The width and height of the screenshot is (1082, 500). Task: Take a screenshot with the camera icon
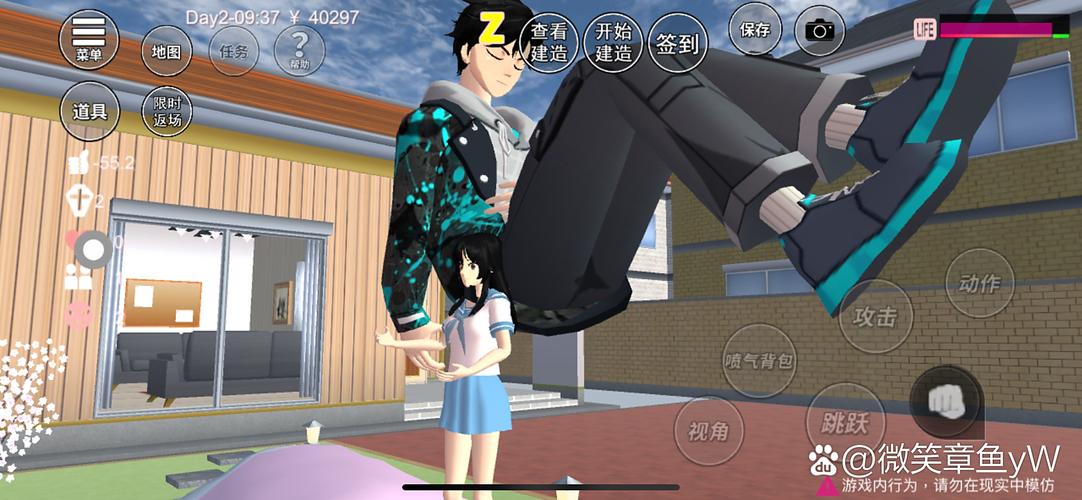click(819, 31)
